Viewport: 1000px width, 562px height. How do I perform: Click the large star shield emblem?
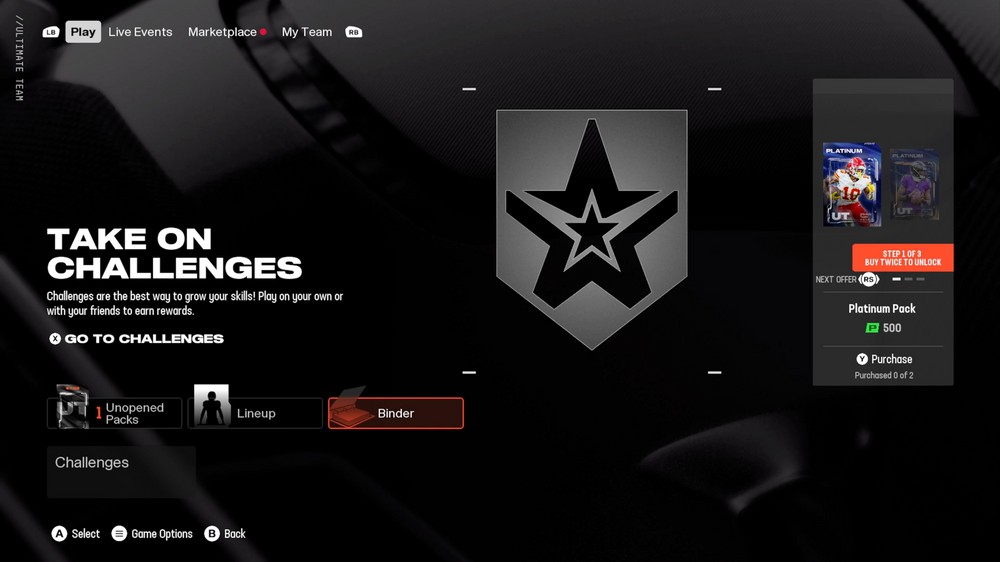(591, 229)
